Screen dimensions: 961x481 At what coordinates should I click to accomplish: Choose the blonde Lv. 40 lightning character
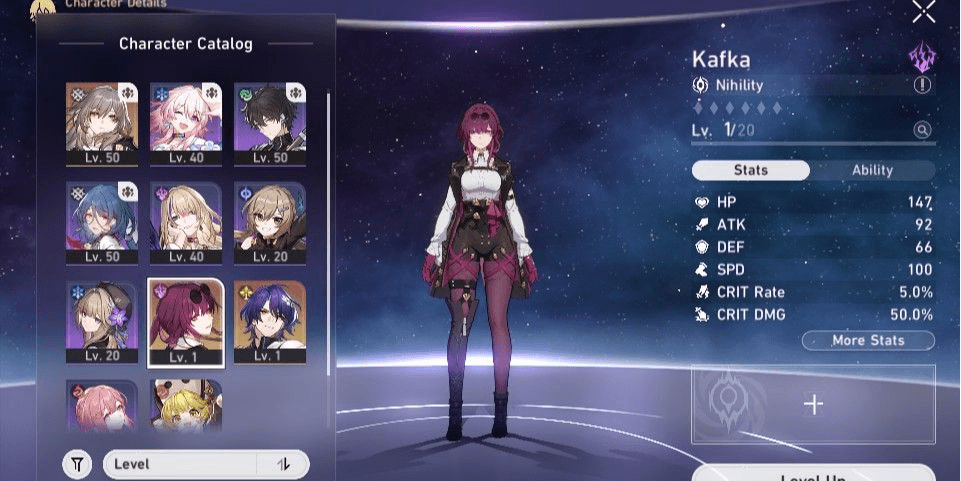click(186, 222)
